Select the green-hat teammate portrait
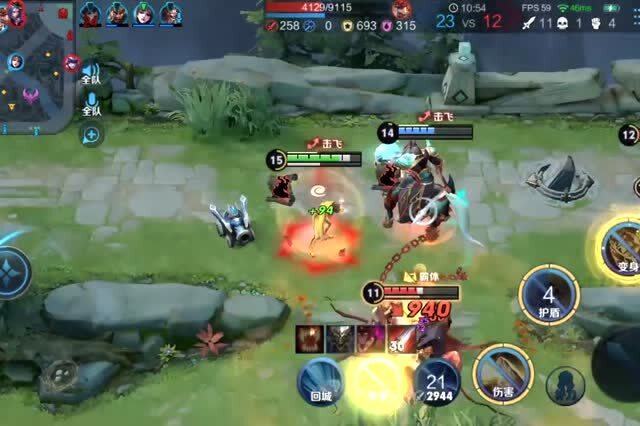Screen dimensions: 640x426 coord(143,14)
